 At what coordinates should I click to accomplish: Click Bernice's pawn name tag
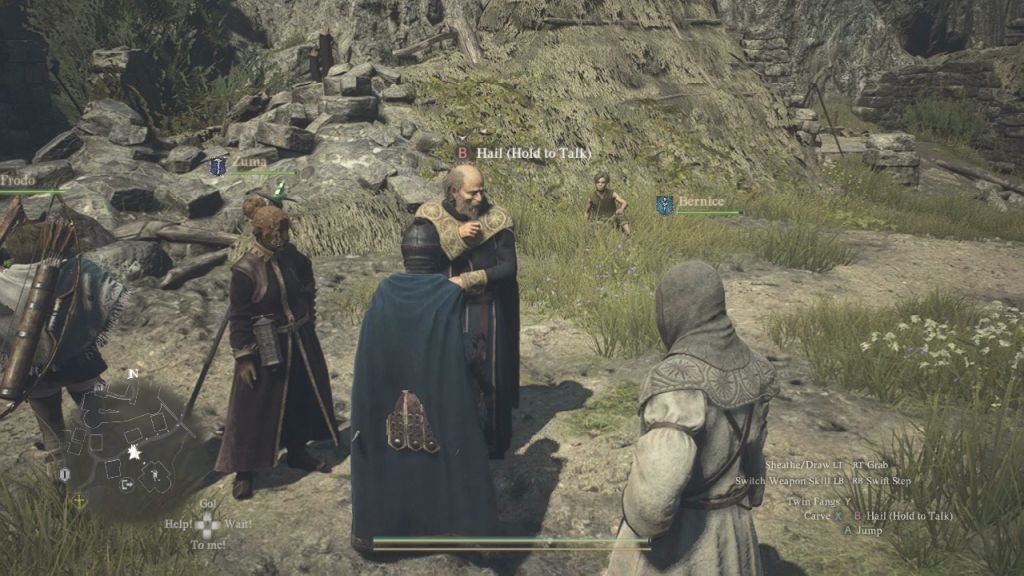pyautogui.click(x=700, y=202)
